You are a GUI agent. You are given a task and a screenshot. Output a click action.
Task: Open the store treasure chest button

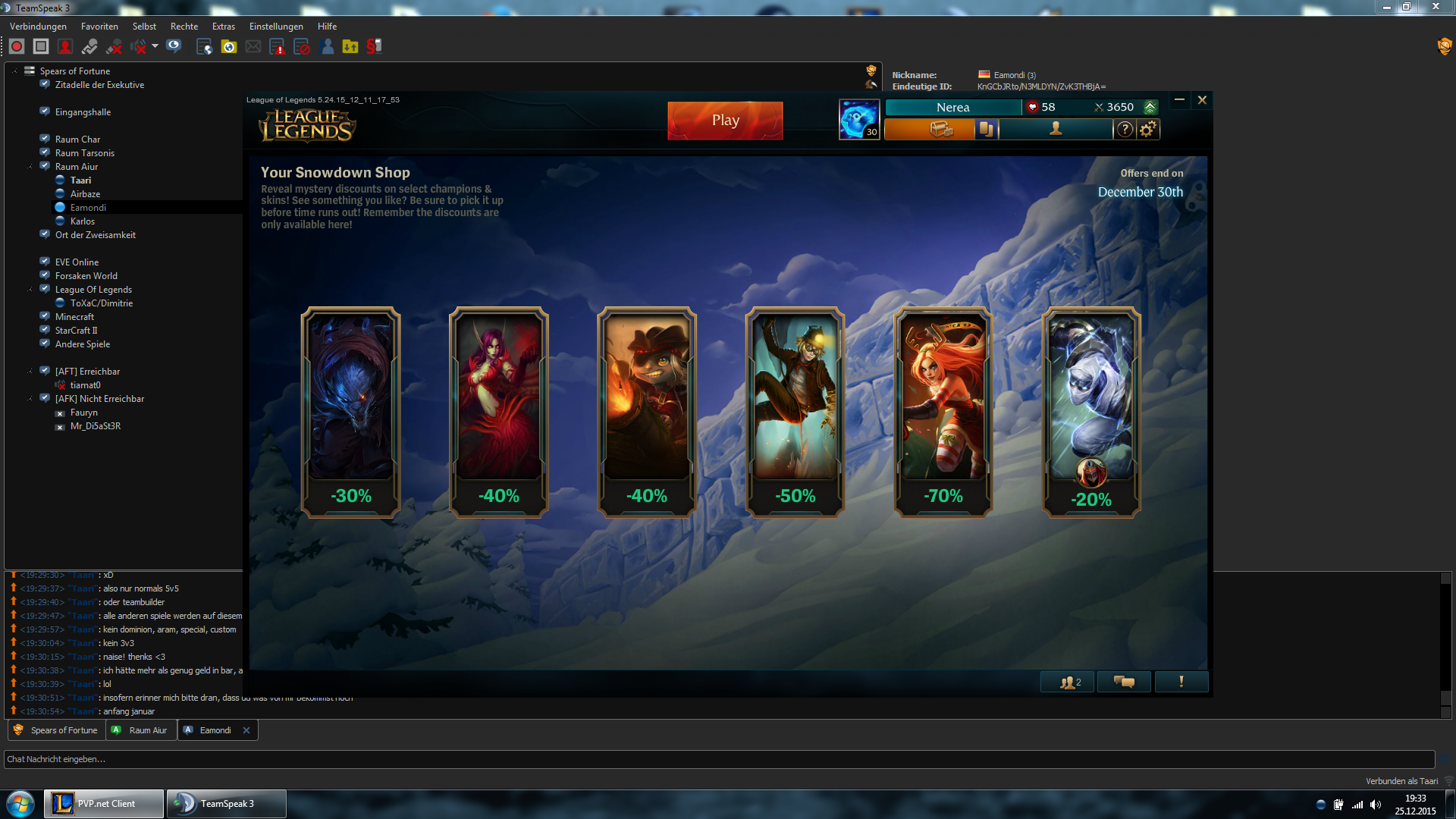coord(941,130)
